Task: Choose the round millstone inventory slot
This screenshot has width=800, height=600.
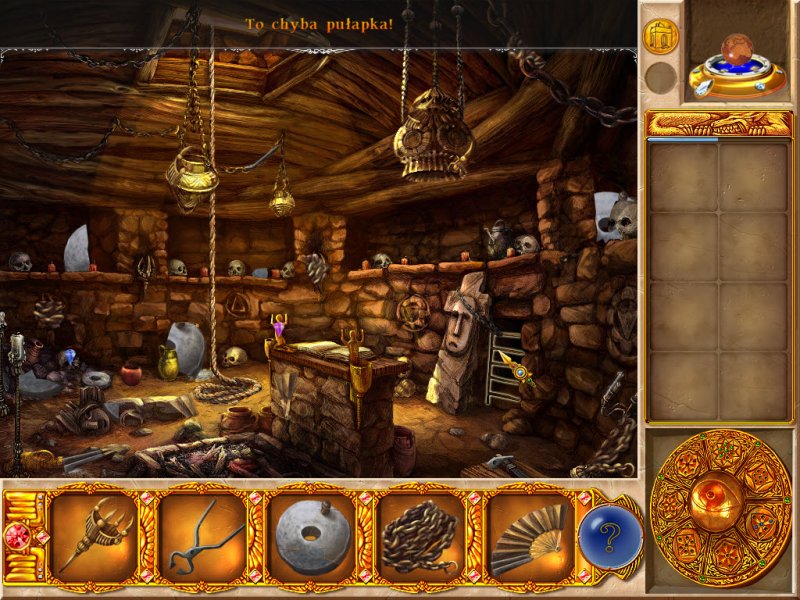Action: [x=312, y=537]
